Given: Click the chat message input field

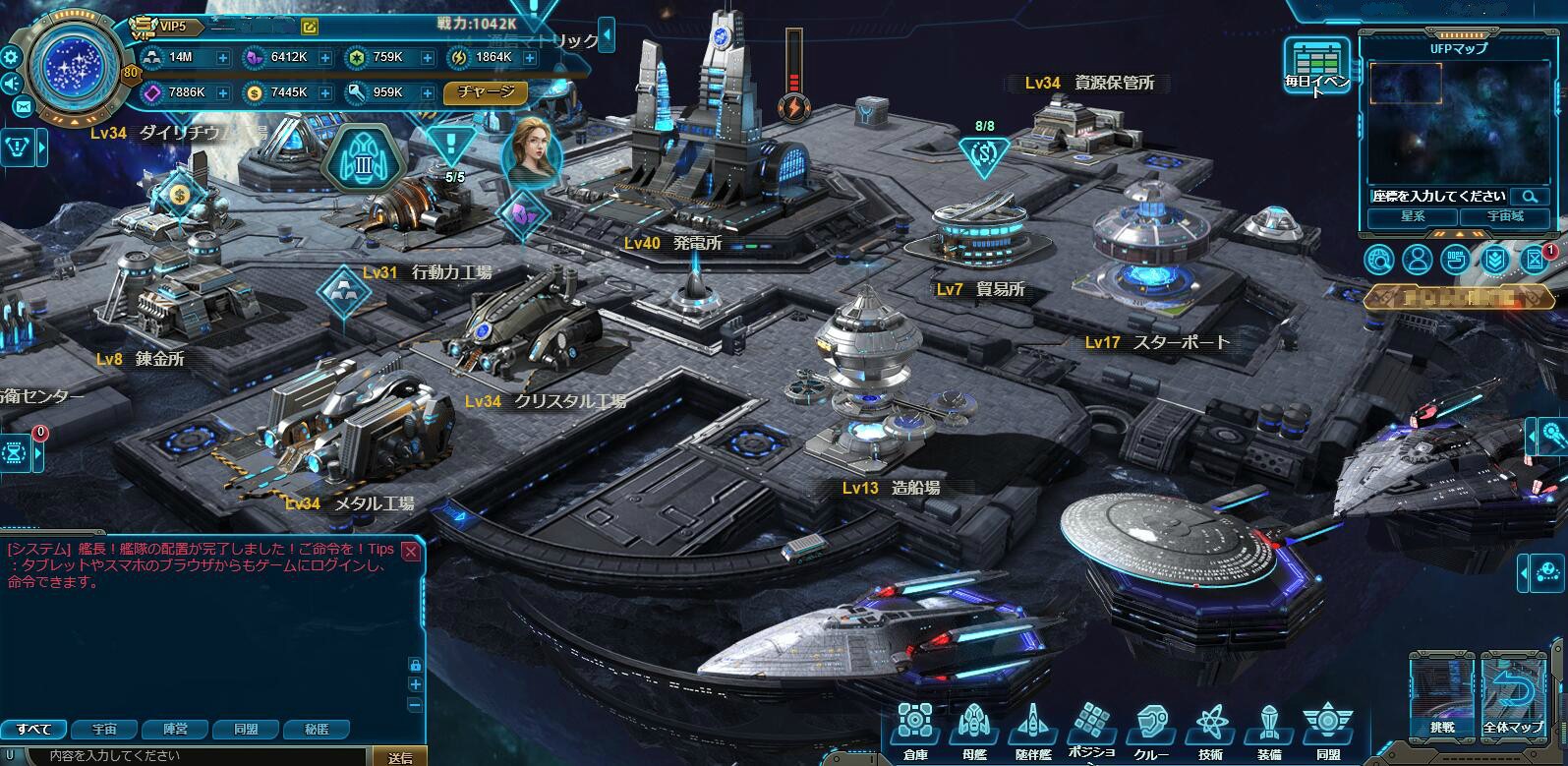Looking at the screenshot, I should [197, 756].
